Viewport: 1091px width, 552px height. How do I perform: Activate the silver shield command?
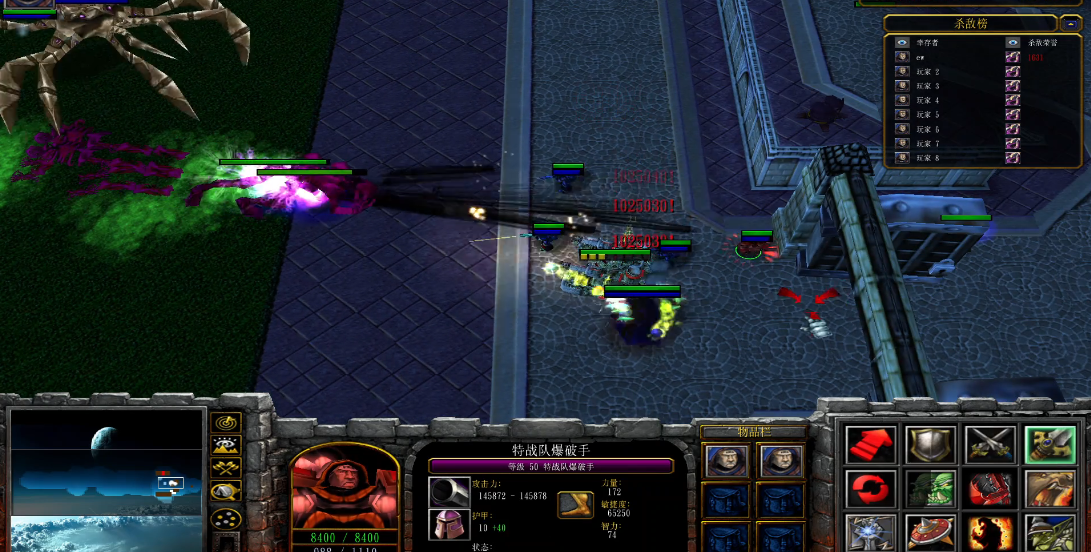point(931,445)
